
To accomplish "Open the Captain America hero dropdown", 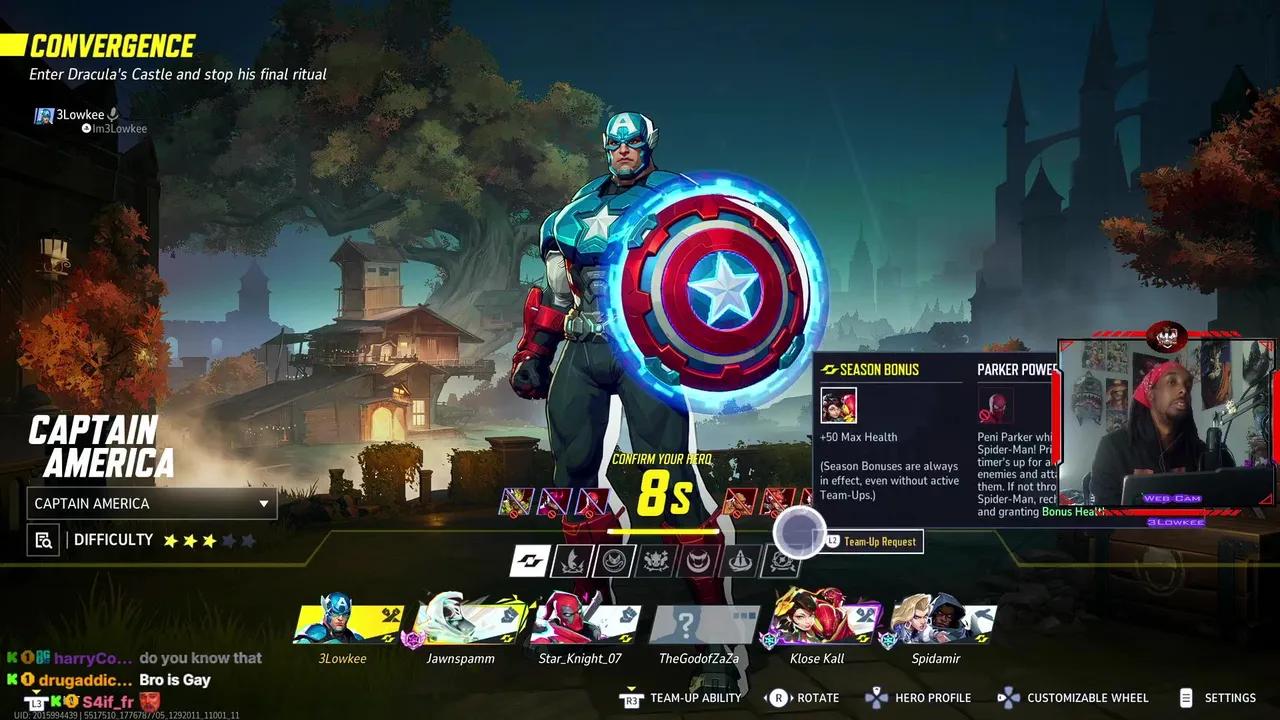I will [151, 503].
